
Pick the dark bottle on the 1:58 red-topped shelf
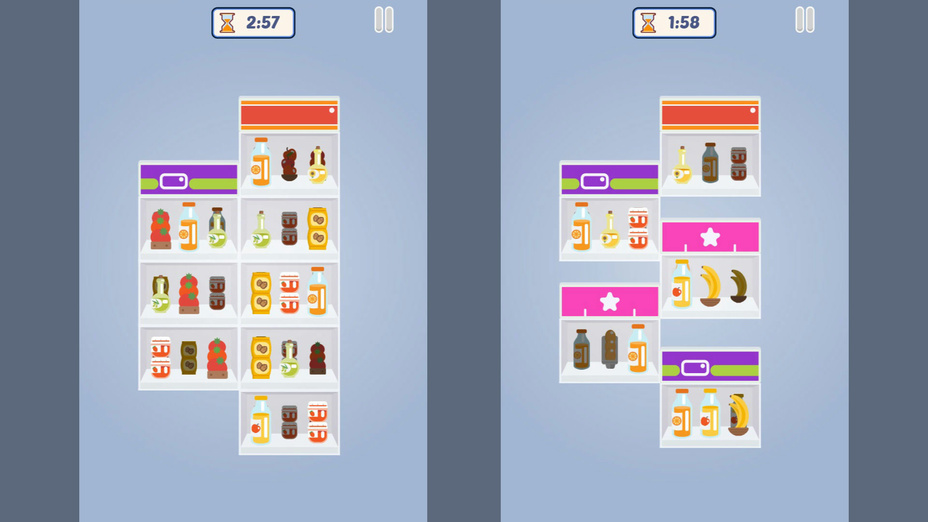click(x=710, y=163)
